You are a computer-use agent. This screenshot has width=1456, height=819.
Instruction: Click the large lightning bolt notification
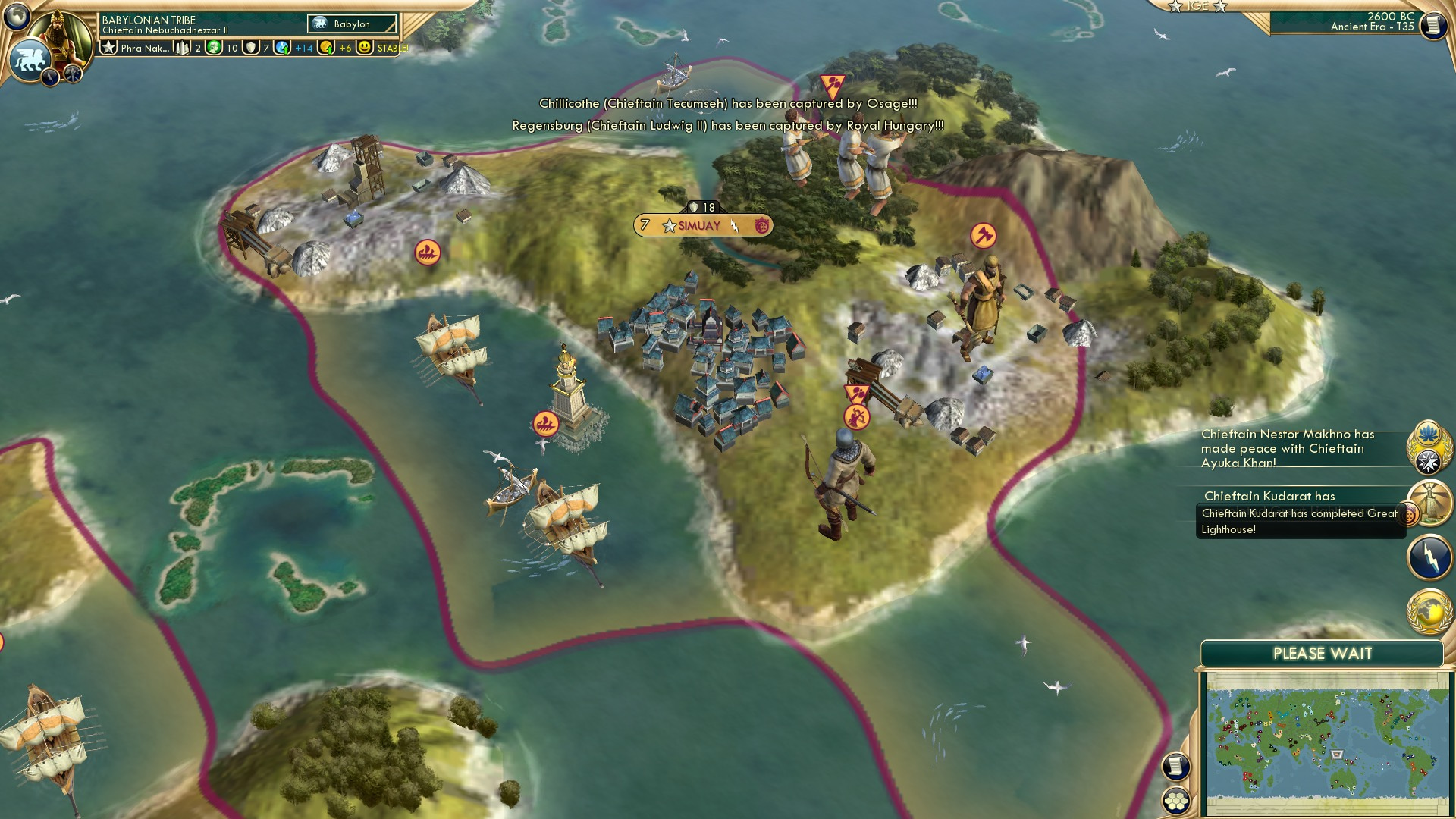[1429, 557]
